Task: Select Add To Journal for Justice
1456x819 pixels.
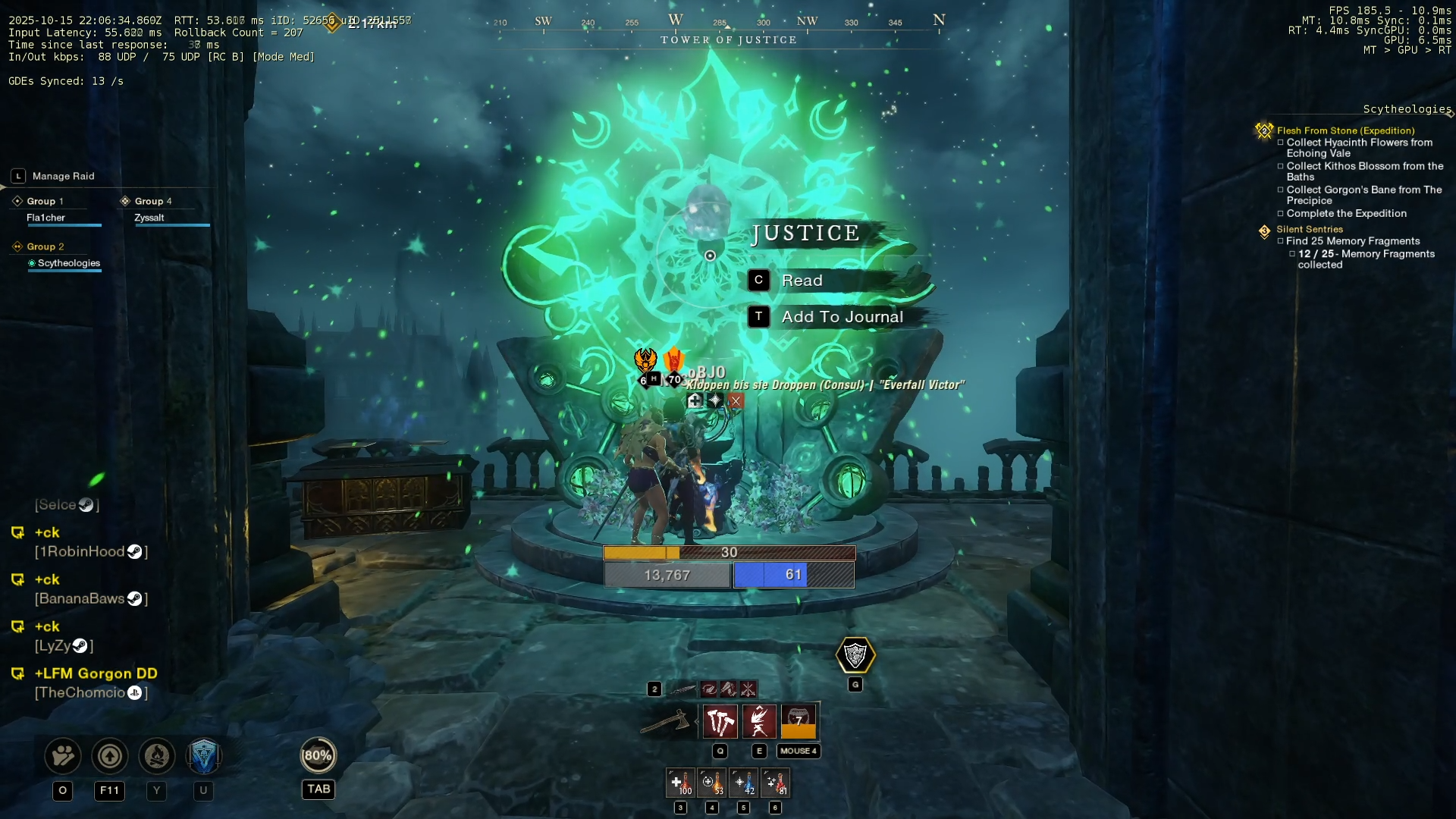Action: 842,317
